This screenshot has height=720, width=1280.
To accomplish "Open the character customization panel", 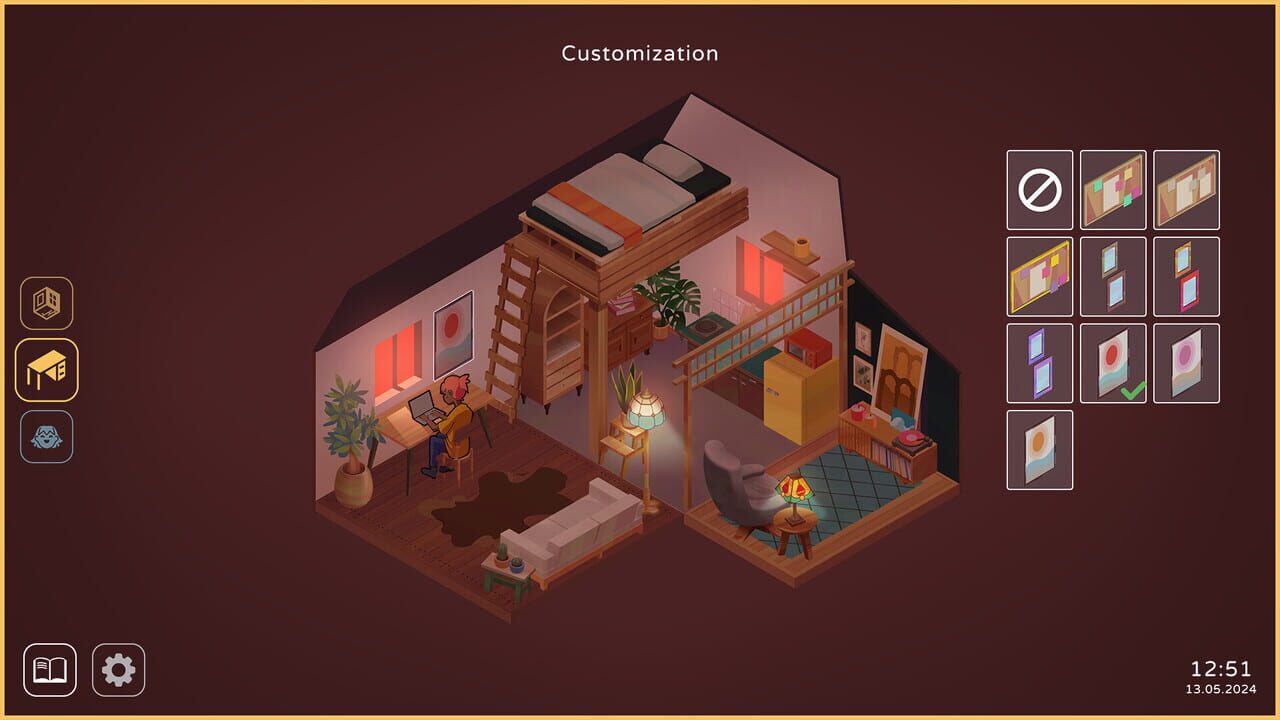I will pyautogui.click(x=46, y=434).
